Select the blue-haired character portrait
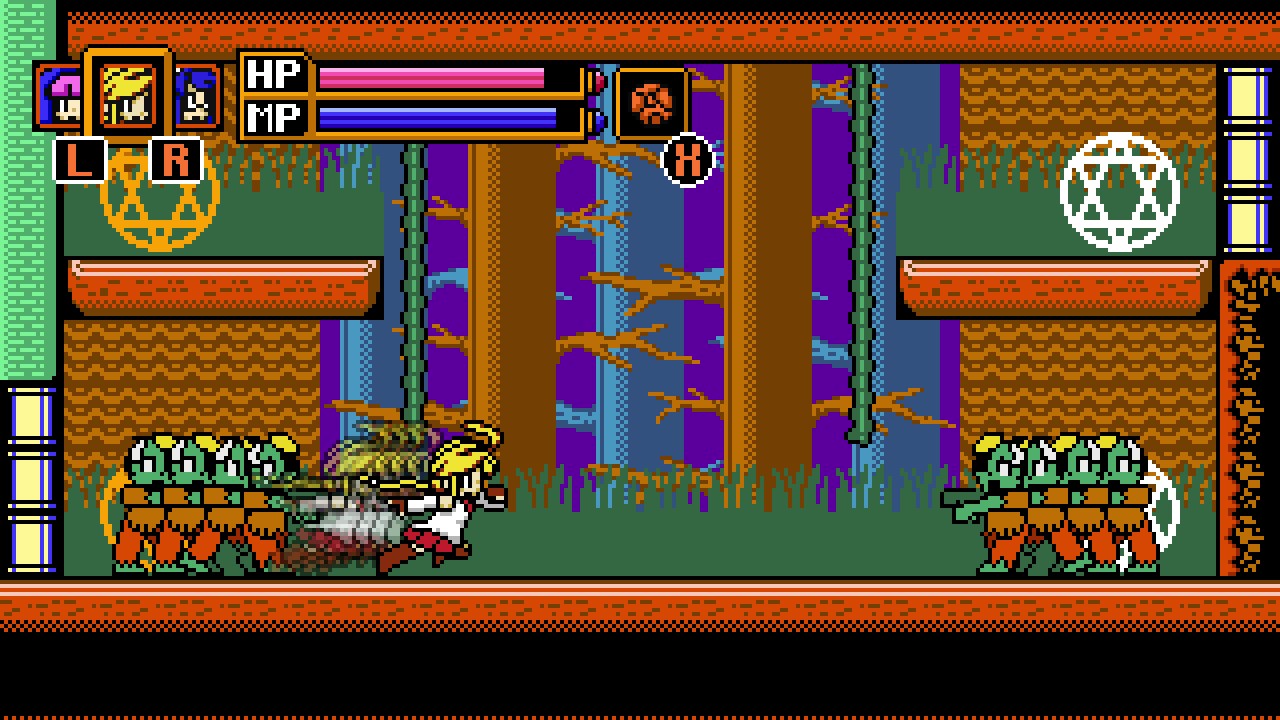This screenshot has width=1280, height=720. coord(197,96)
